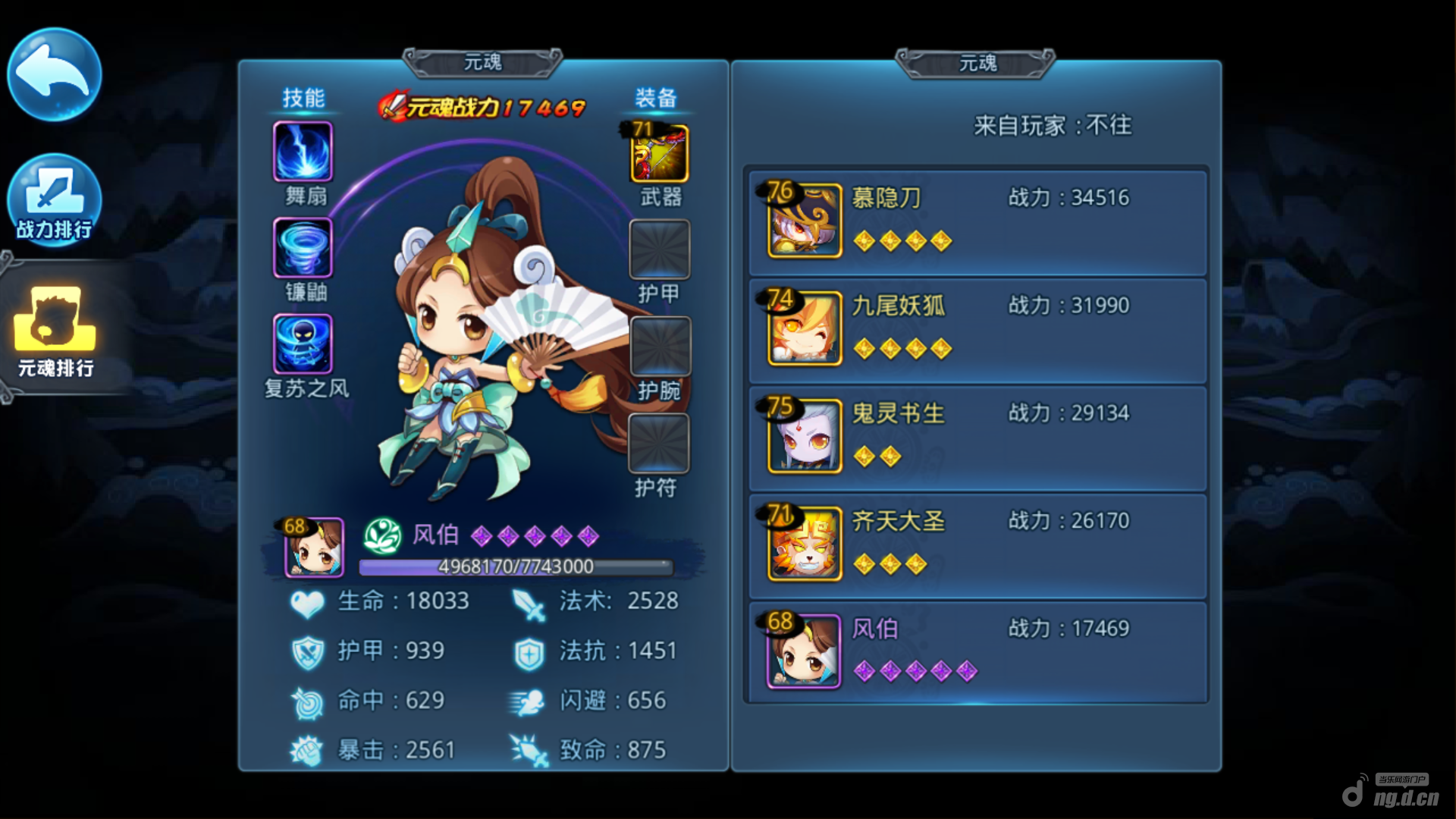
Task: Go back with the blue arrow button
Action: click(x=54, y=74)
